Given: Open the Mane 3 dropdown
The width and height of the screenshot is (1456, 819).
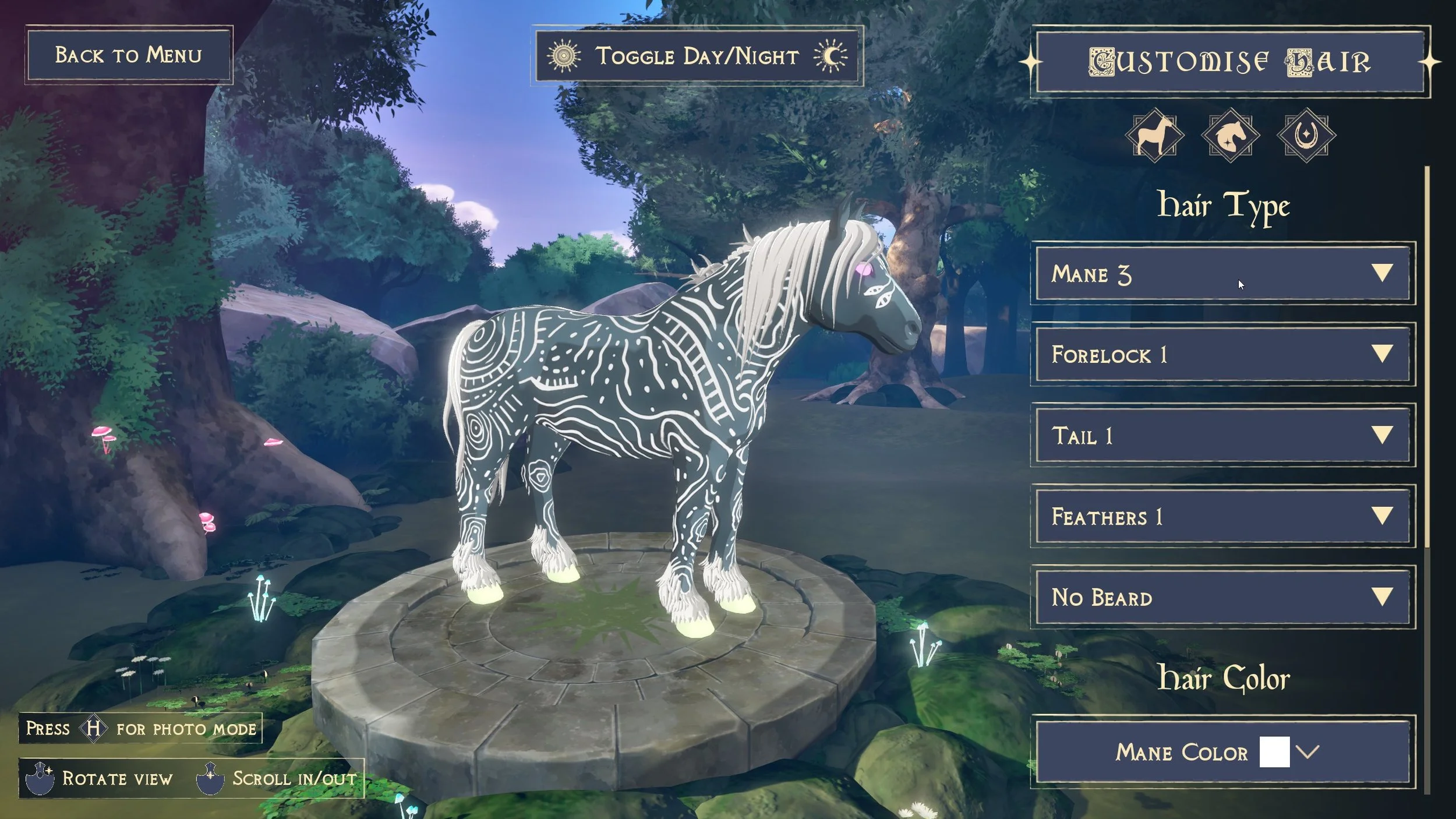Looking at the screenshot, I should (x=1222, y=273).
